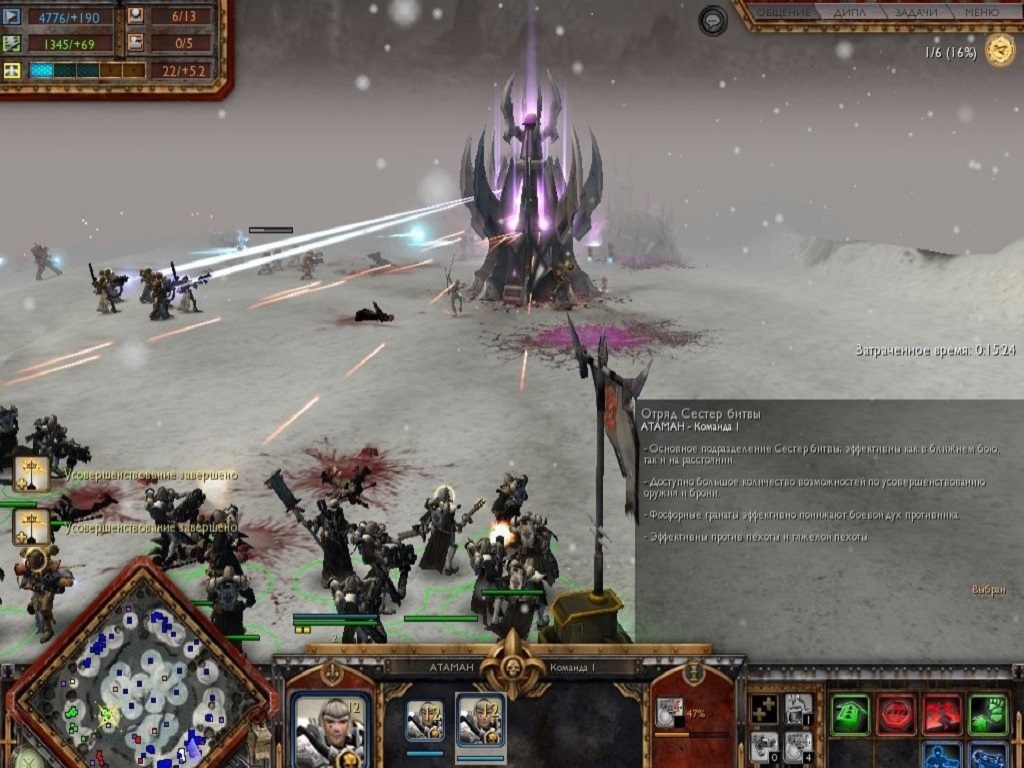
Task: Select the highlighted small squad portrait
Action: (481, 722)
